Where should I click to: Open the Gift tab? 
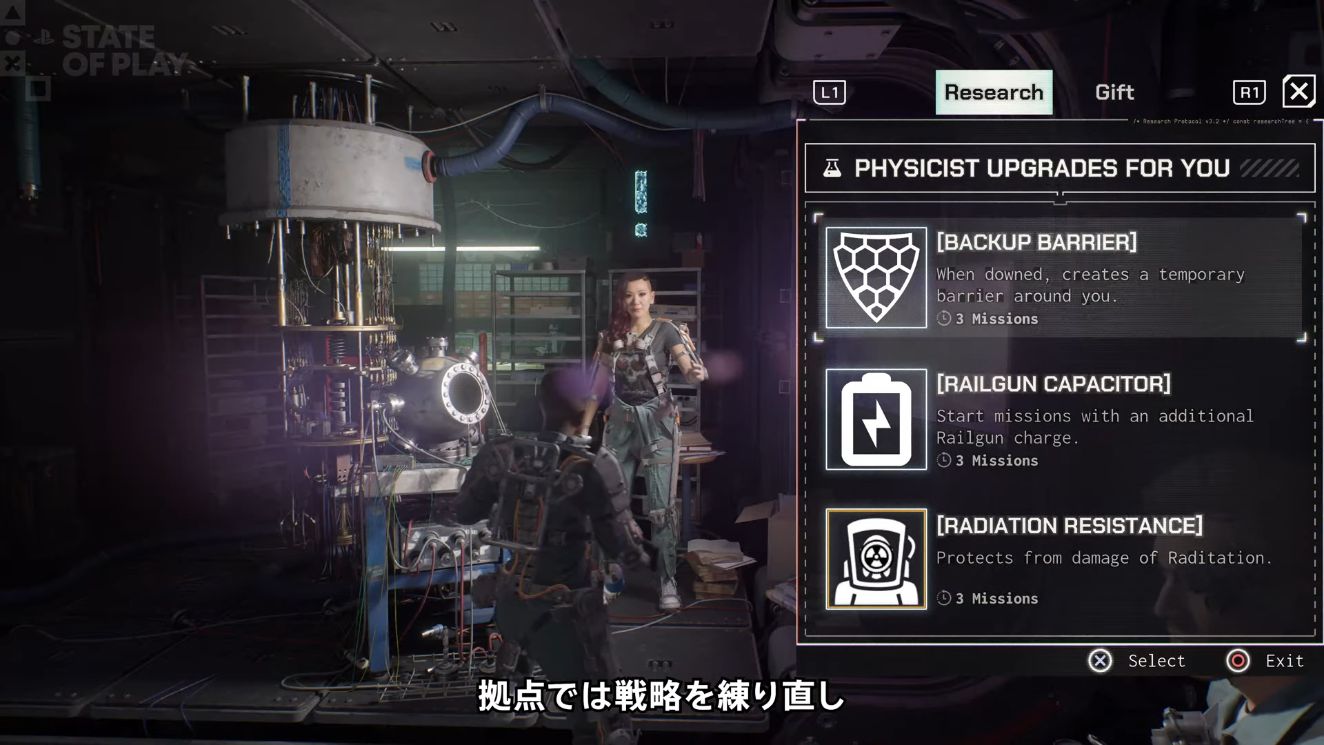point(1114,92)
